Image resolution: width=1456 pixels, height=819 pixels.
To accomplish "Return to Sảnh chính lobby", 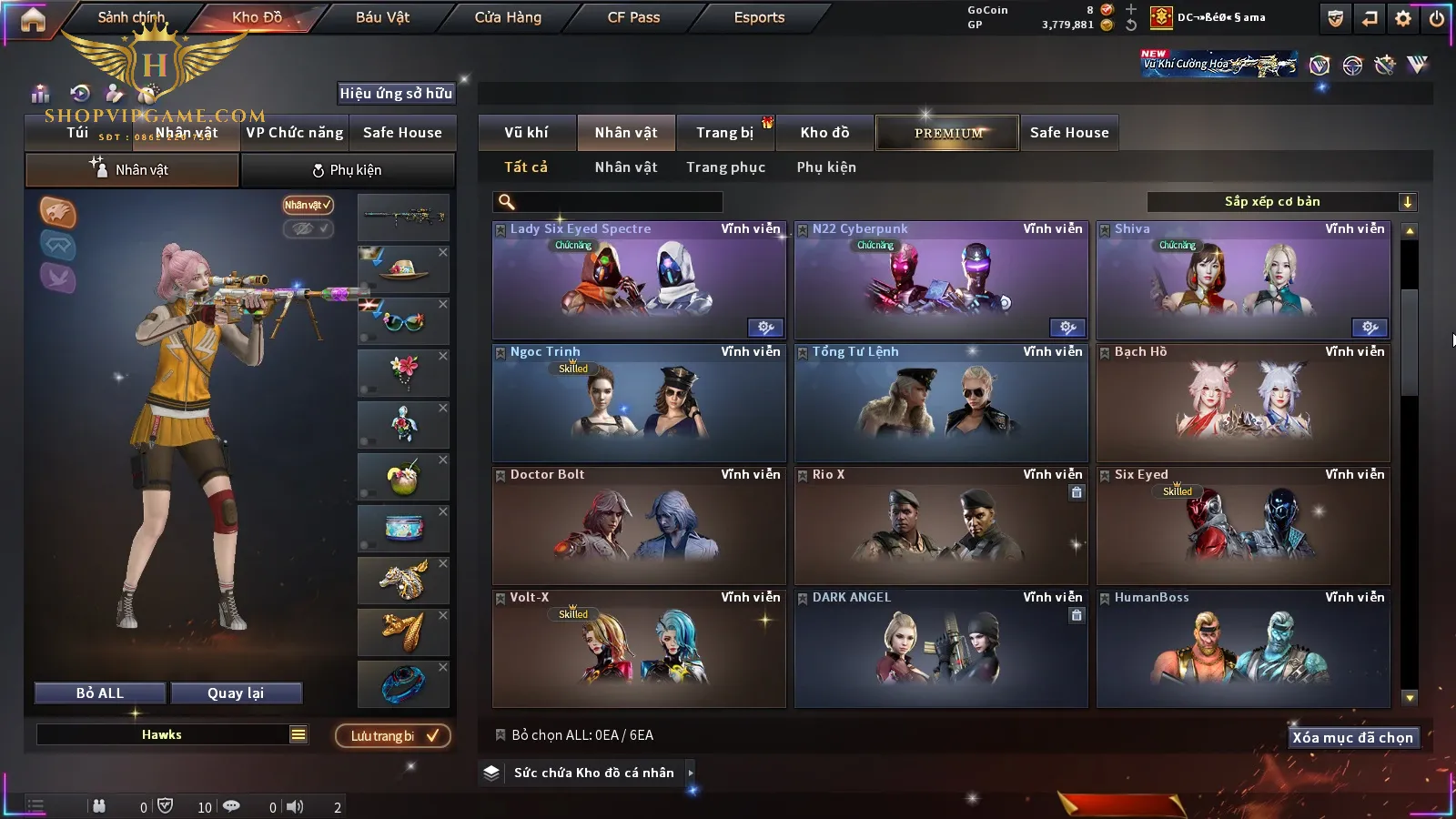I will (131, 17).
